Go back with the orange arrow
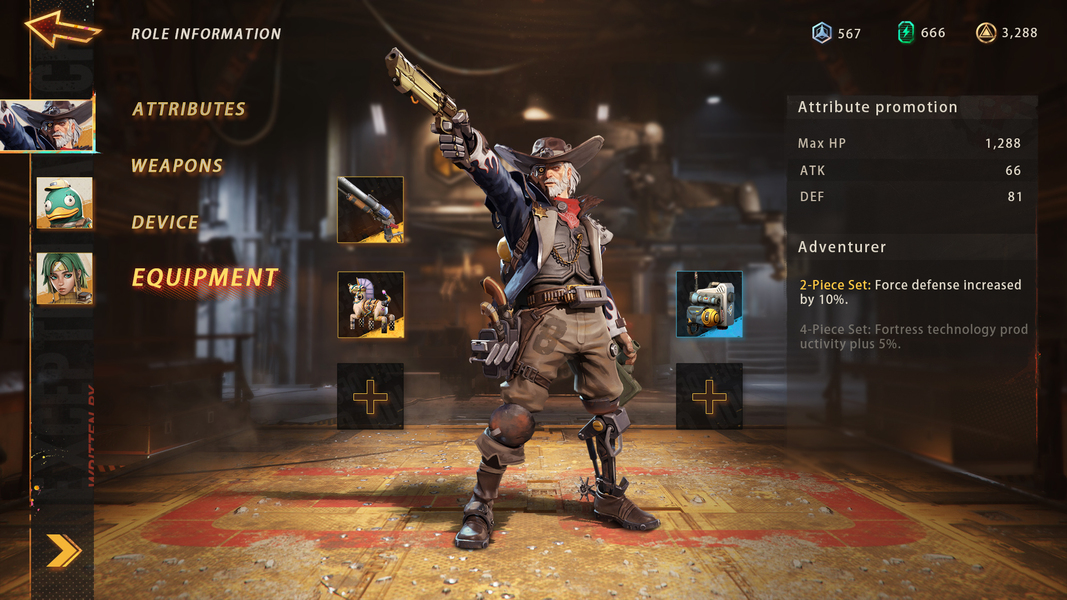1067x600 pixels. [x=63, y=28]
